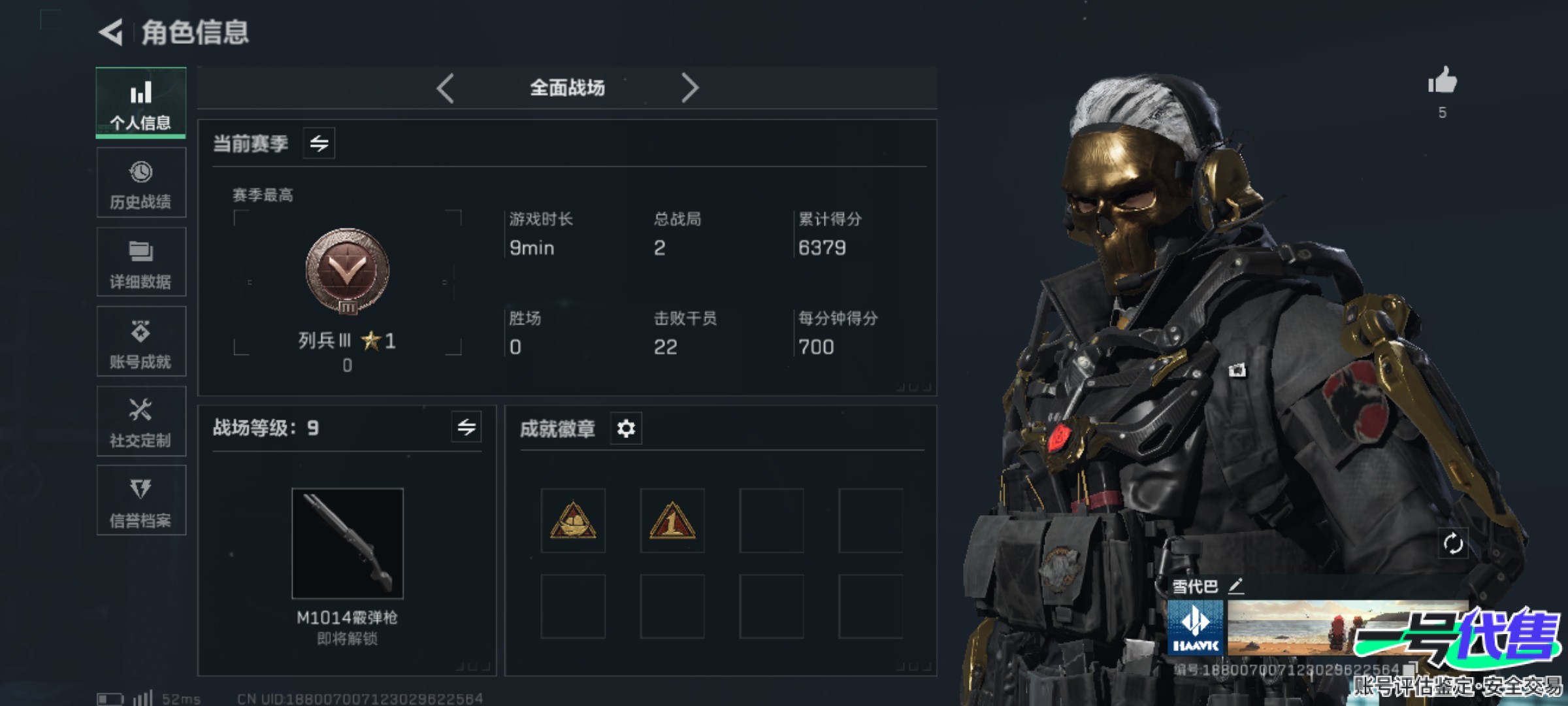The image size is (1568, 706).
Task: Show the 详细数据 tab
Action: pyautogui.click(x=140, y=263)
